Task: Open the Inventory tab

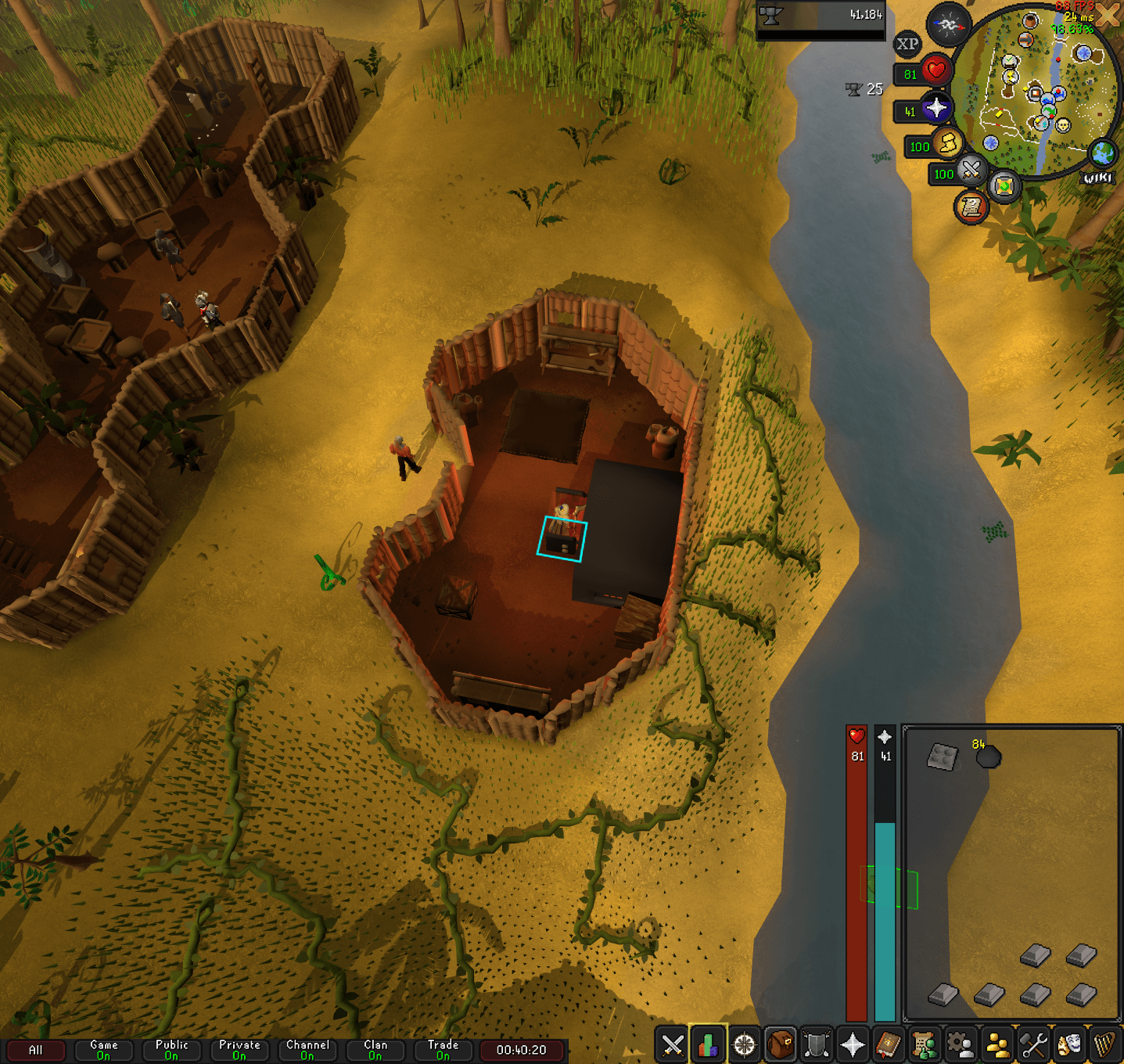Action: 779,1050
